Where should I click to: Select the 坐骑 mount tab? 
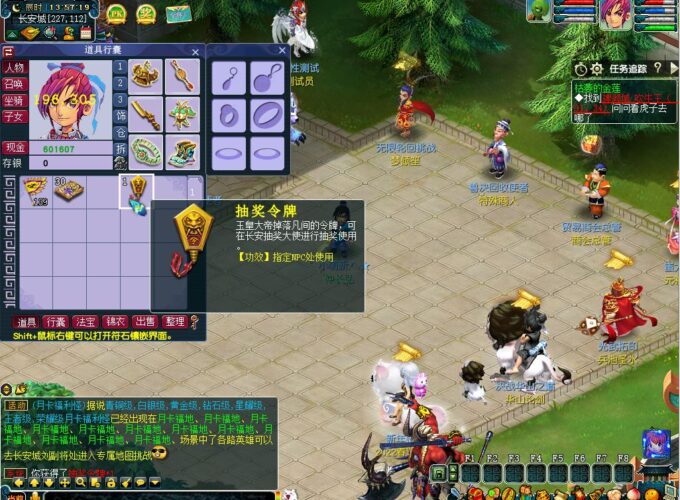tap(14, 100)
